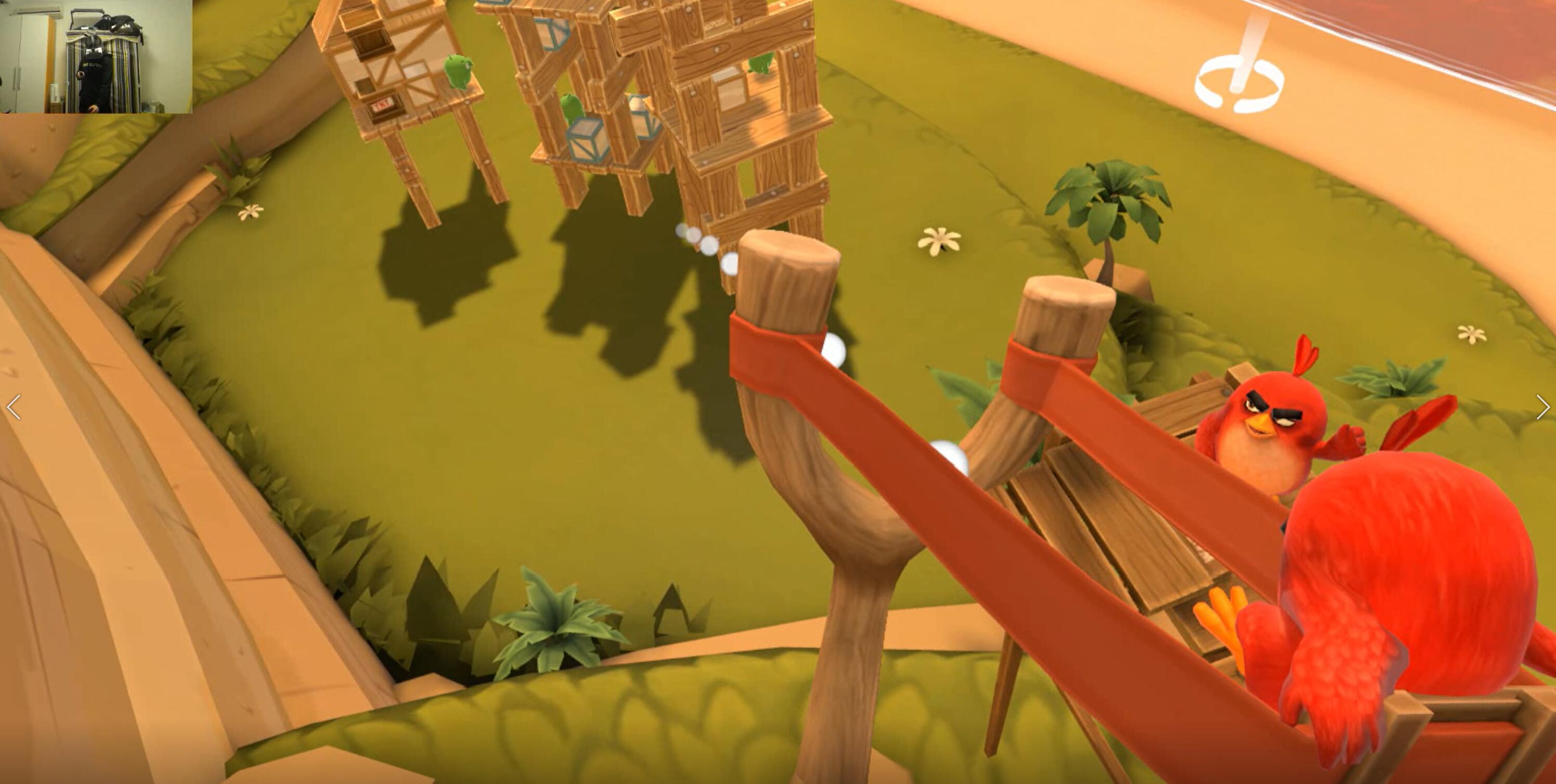Screen dimensions: 1556x784
Task: Select the white teleport ring marker
Action: coord(1238,85)
